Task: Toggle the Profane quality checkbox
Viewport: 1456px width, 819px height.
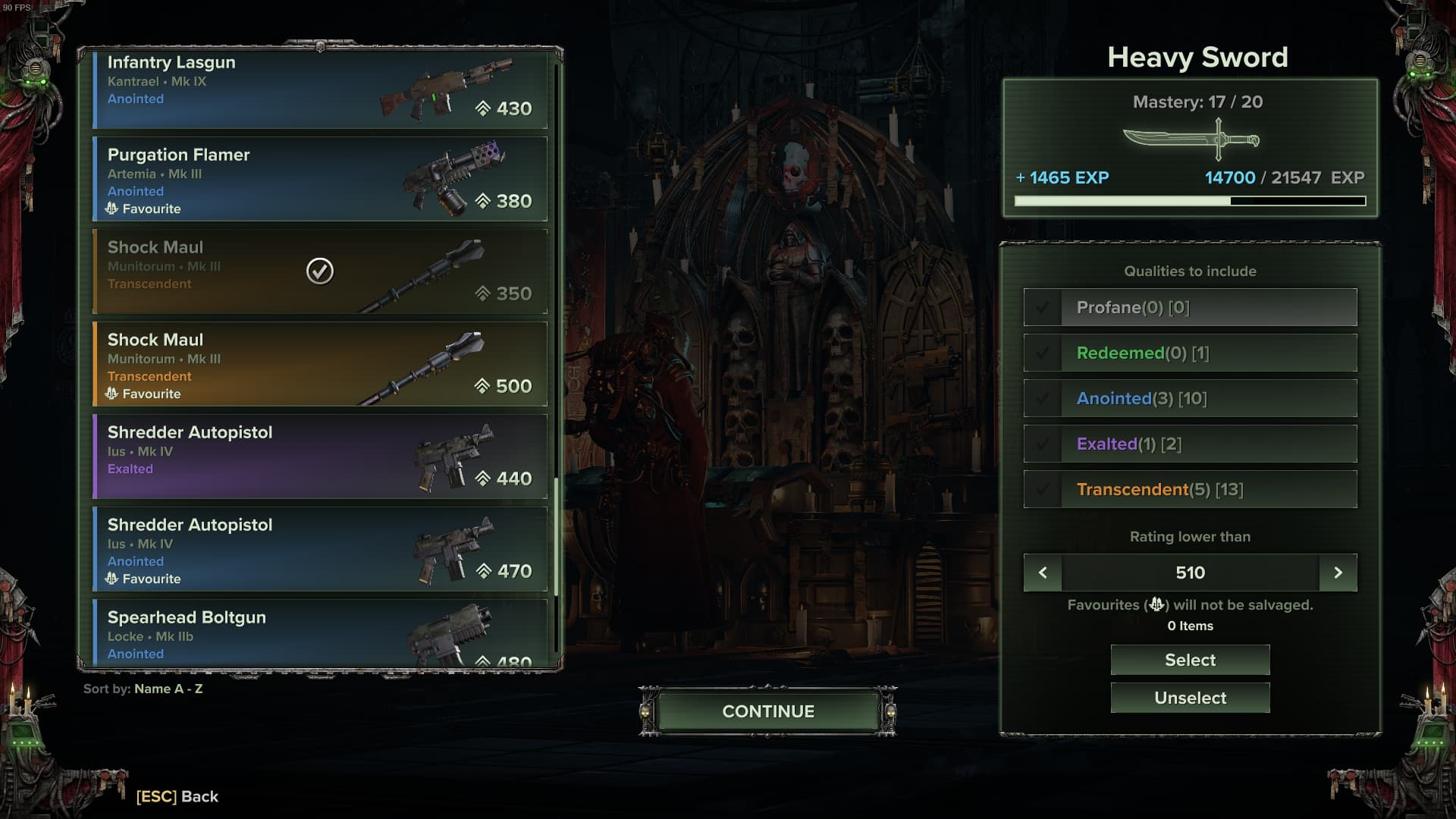Action: point(1043,307)
